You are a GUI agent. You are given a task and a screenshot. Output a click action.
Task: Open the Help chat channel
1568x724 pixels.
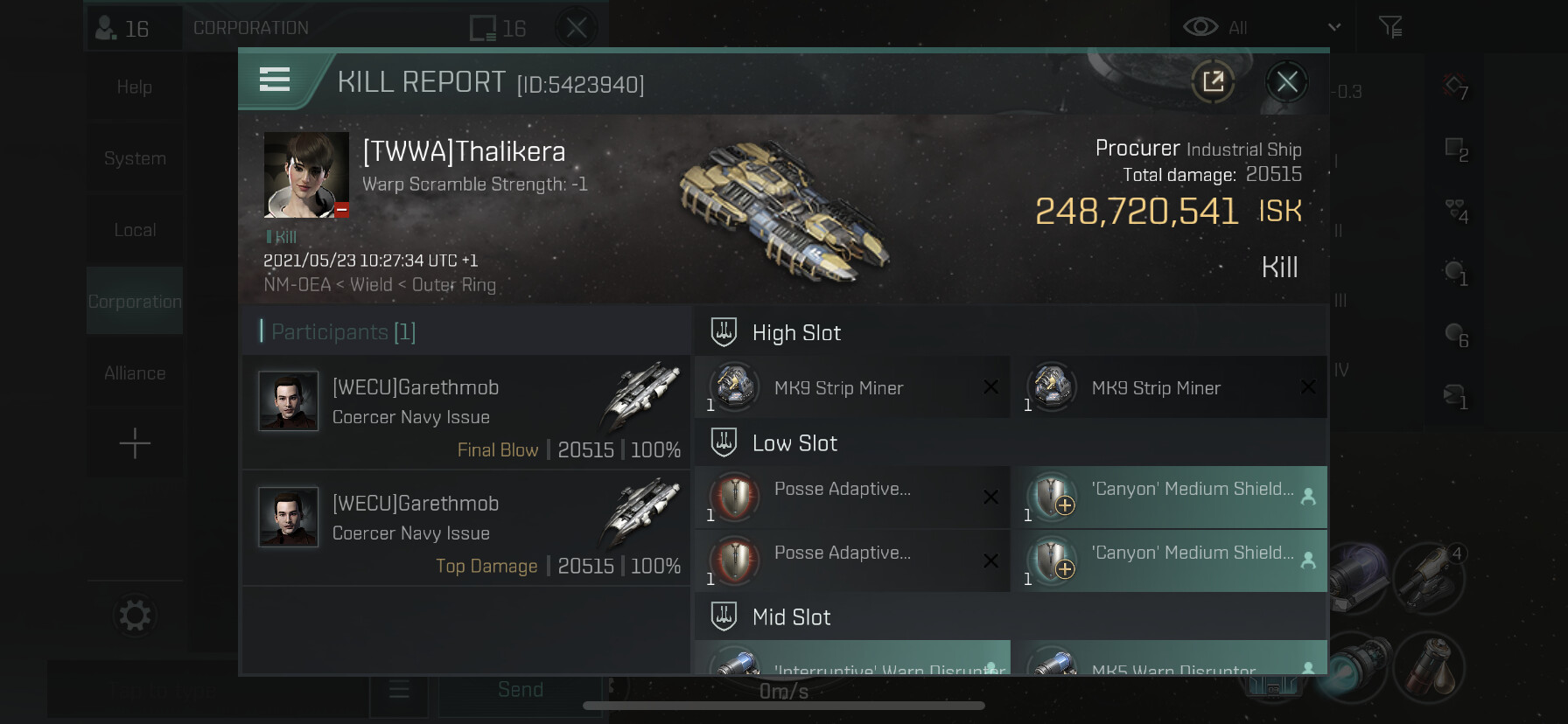pyautogui.click(x=135, y=87)
